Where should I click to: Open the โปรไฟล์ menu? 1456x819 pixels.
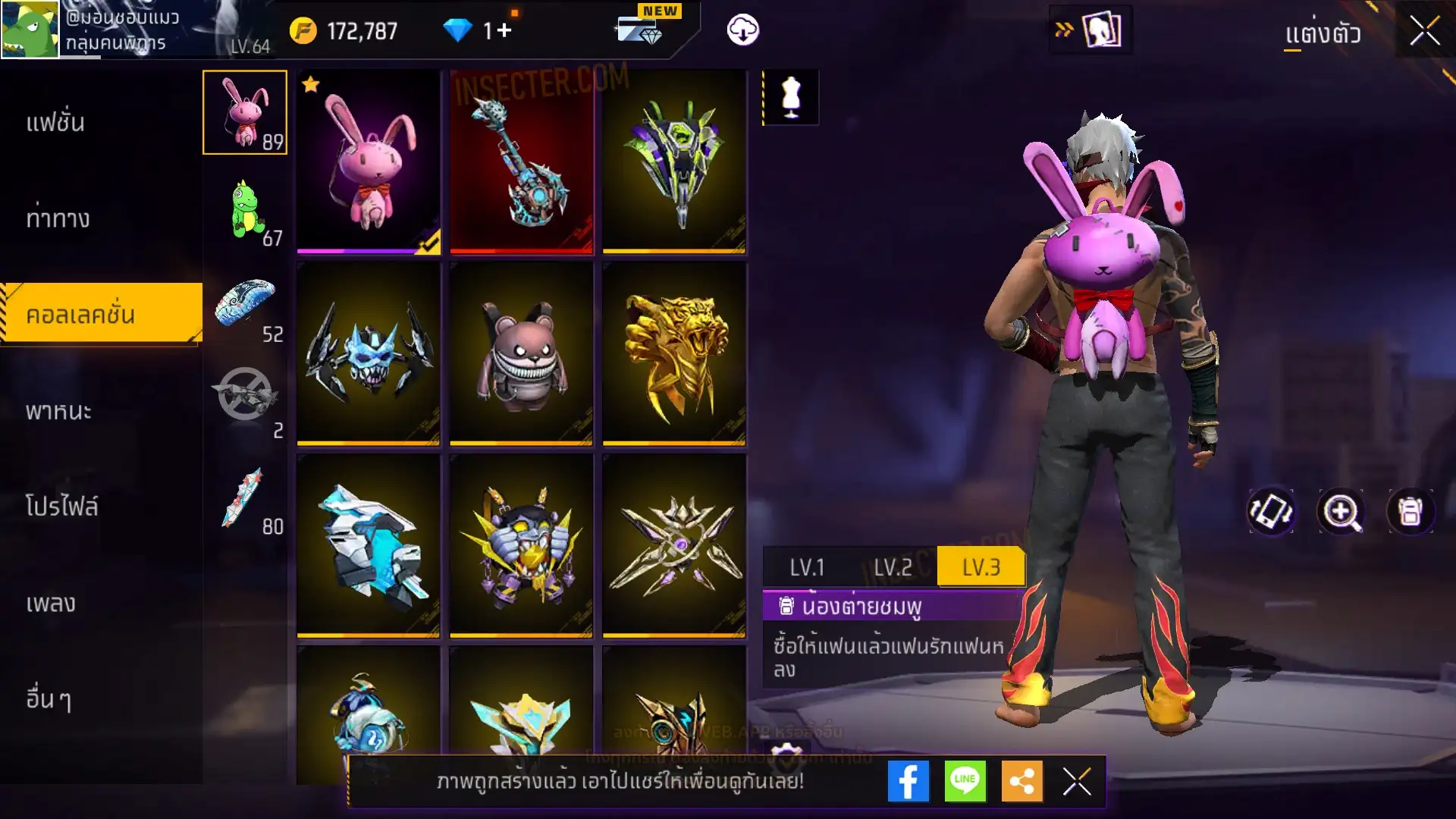pos(61,507)
